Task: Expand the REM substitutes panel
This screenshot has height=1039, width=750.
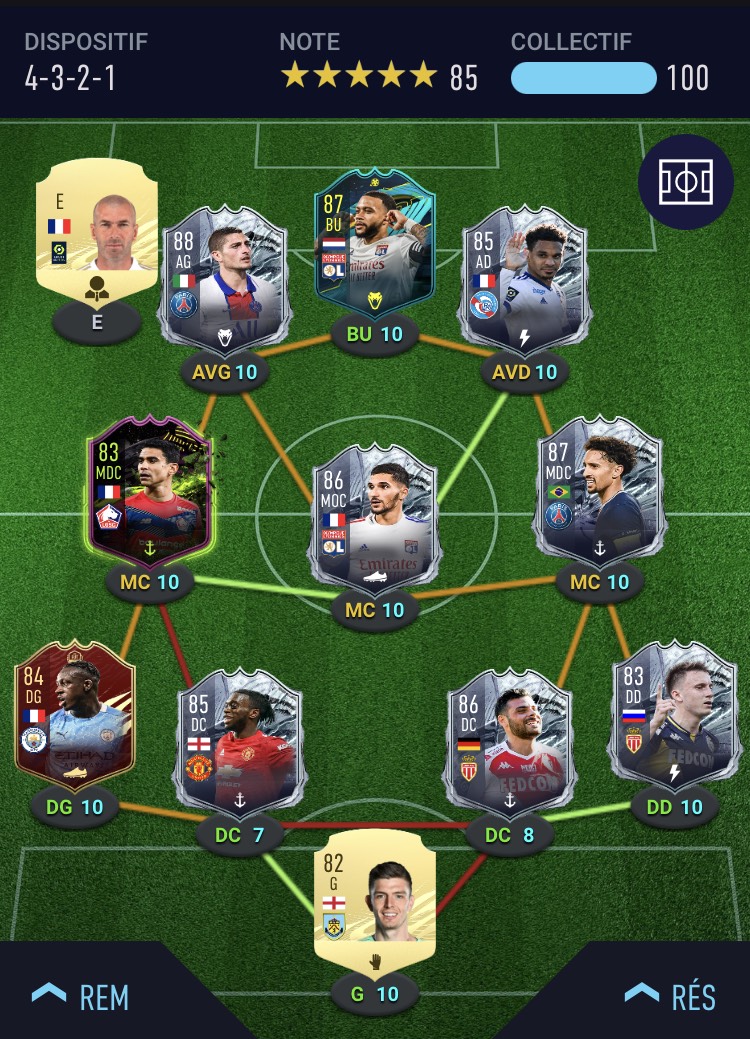Action: click(x=80, y=996)
